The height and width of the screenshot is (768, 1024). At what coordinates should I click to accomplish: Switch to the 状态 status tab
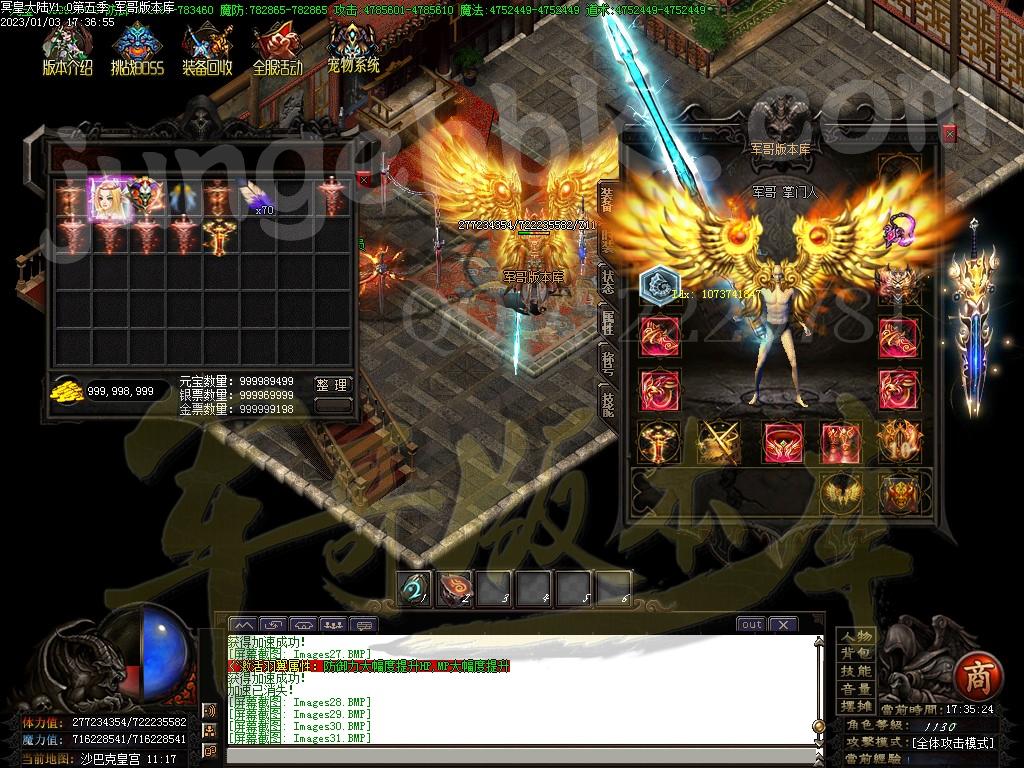click(607, 281)
